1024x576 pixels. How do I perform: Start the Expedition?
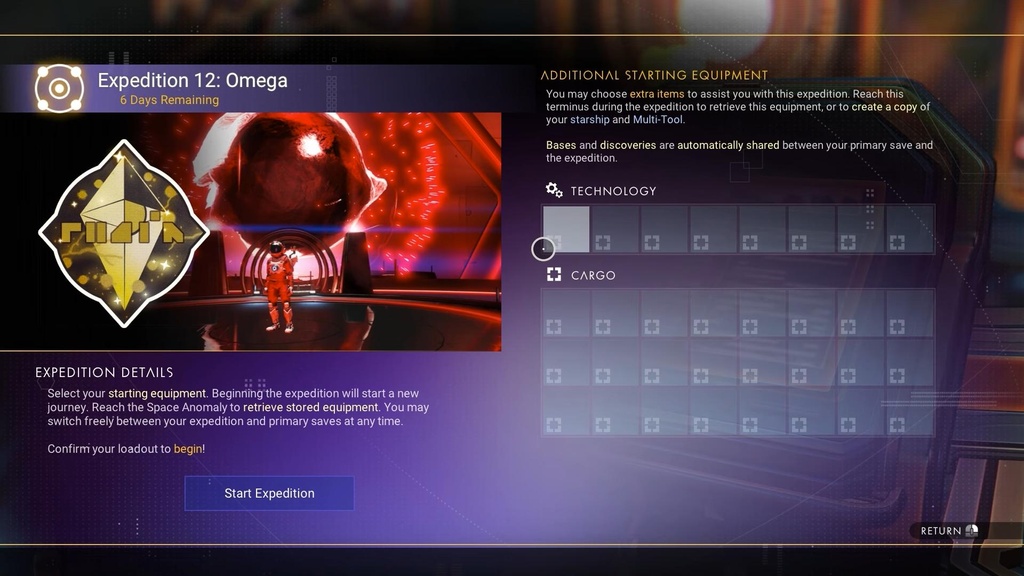click(x=269, y=493)
